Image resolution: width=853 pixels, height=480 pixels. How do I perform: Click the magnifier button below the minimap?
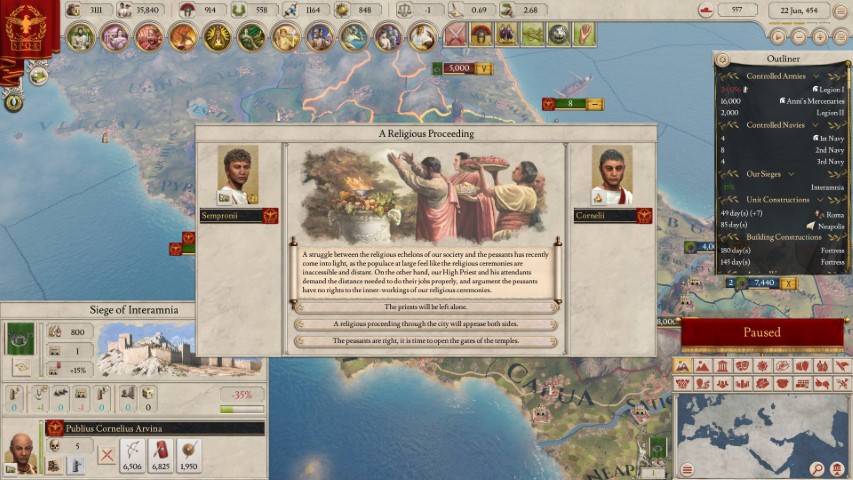(818, 469)
